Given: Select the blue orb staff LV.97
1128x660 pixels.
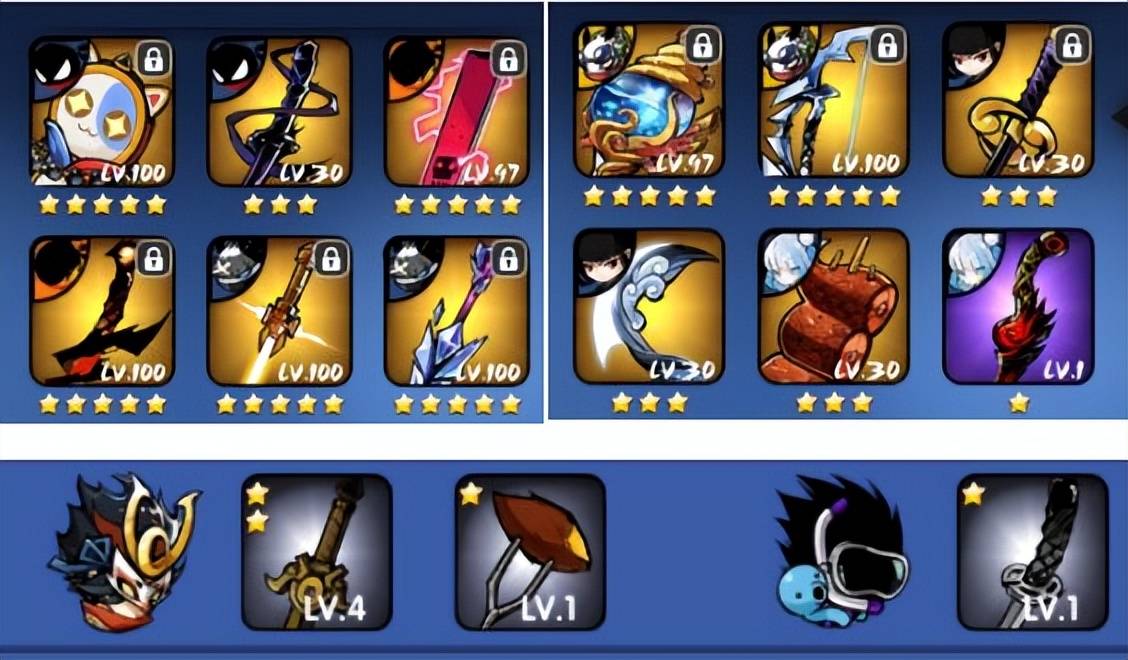Looking at the screenshot, I should (648, 100).
